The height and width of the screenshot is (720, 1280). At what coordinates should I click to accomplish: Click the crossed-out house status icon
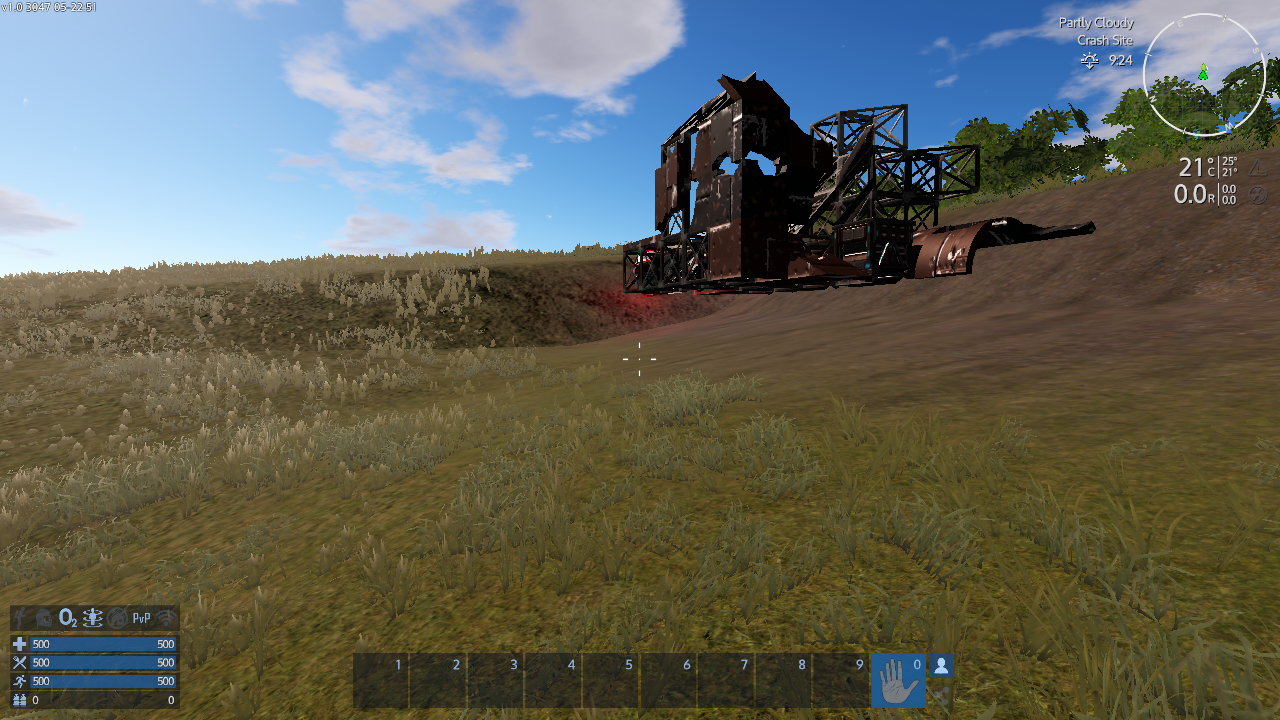(118, 618)
